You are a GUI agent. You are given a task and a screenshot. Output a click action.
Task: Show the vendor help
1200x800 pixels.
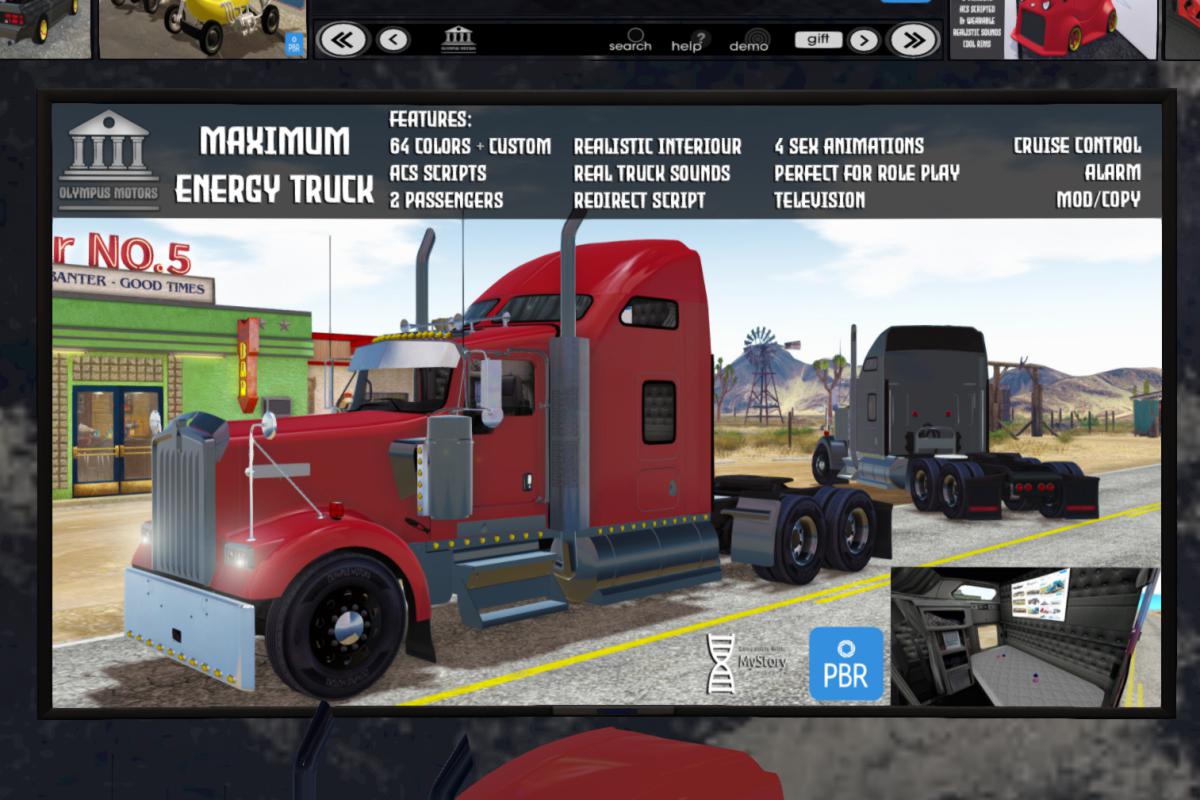click(688, 41)
